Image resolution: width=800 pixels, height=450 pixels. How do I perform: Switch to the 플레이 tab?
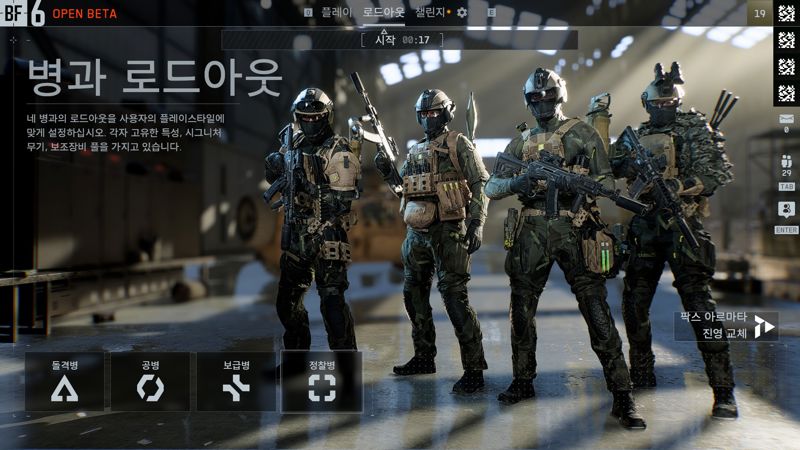pyautogui.click(x=335, y=13)
